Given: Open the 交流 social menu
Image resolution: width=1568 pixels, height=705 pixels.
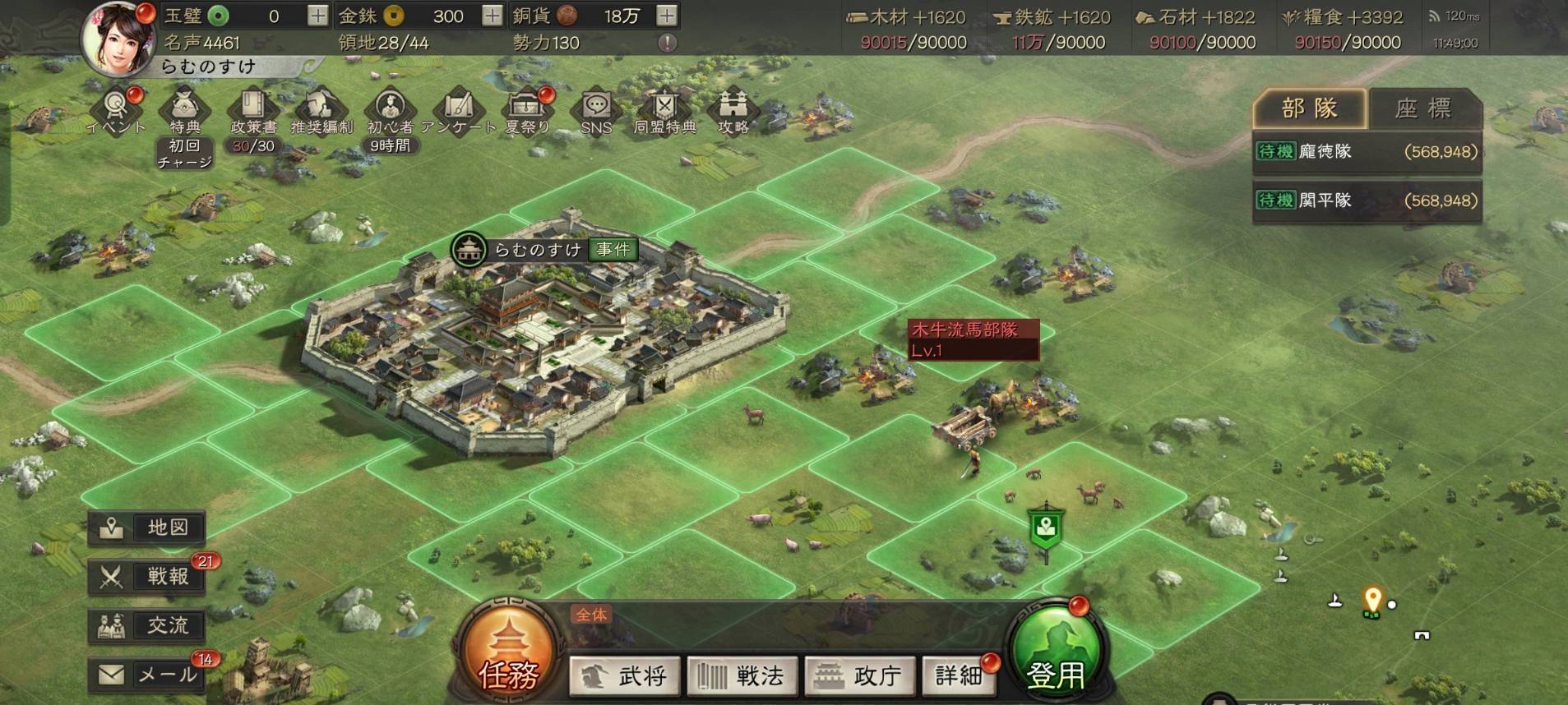Looking at the screenshot, I should pos(146,626).
